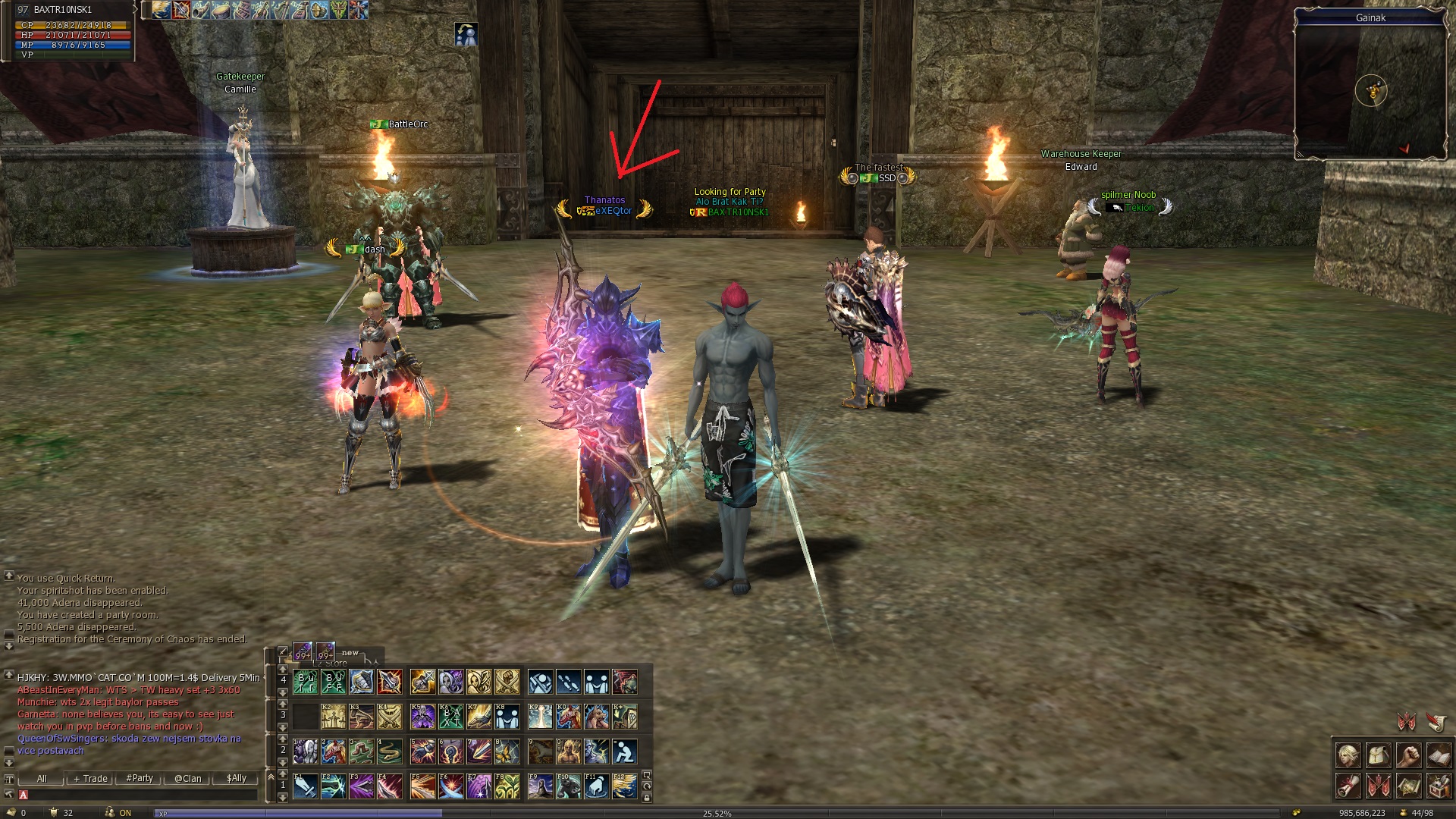Activate the K5 purple sorceress skill
Screen dimensions: 1456x819
[x=422, y=717]
